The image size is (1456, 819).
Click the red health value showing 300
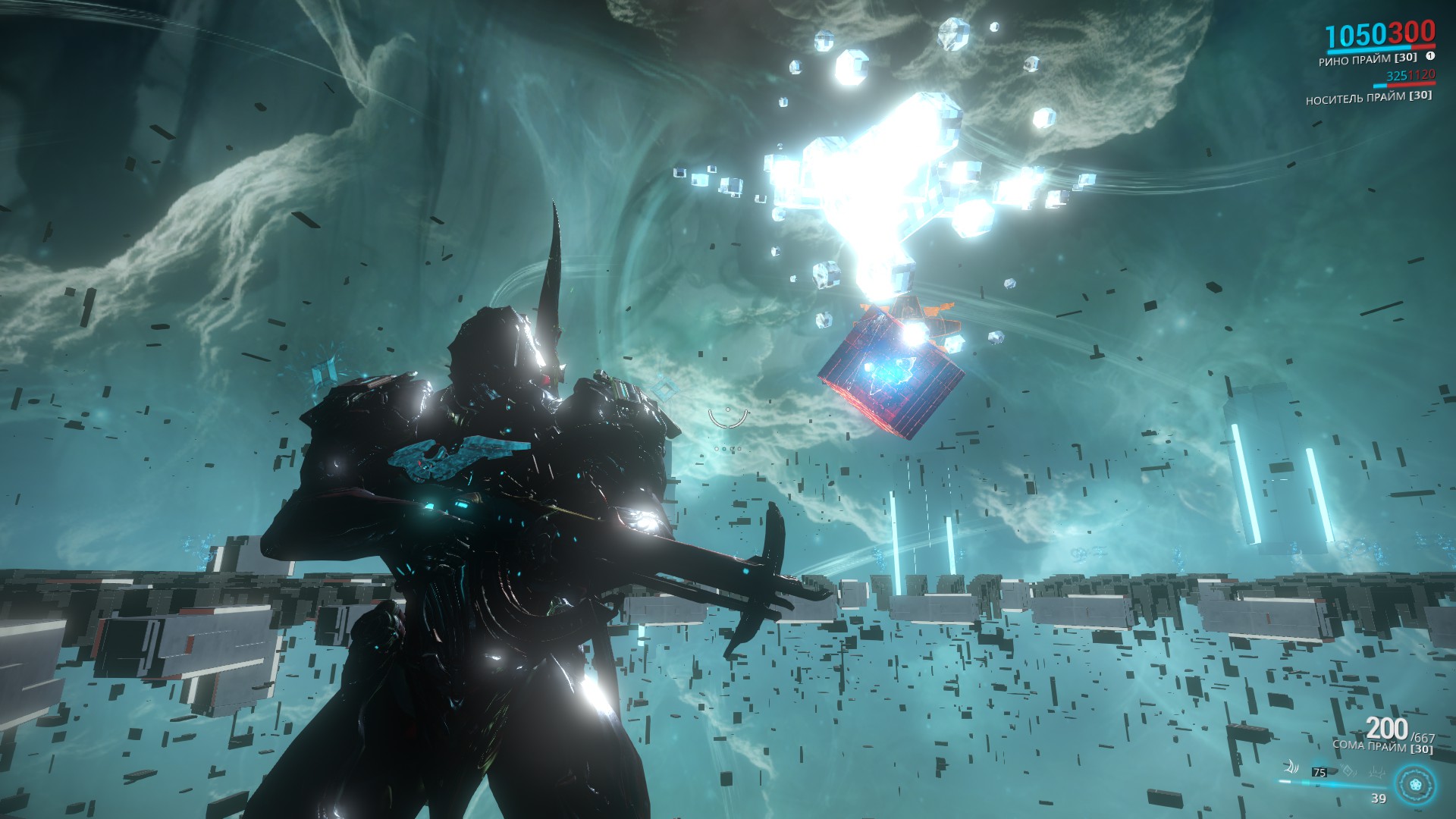(x=1411, y=33)
